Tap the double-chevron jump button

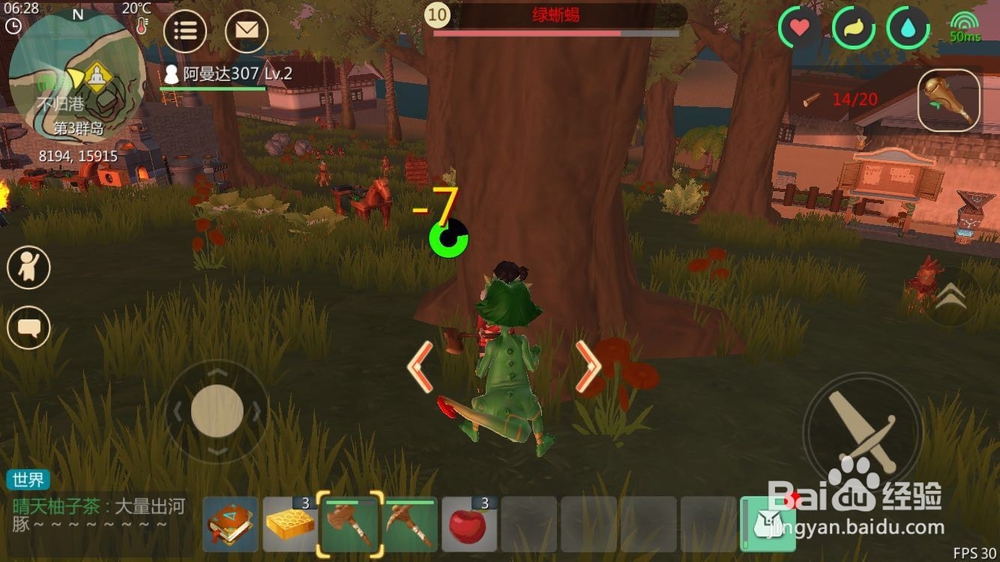click(950, 297)
